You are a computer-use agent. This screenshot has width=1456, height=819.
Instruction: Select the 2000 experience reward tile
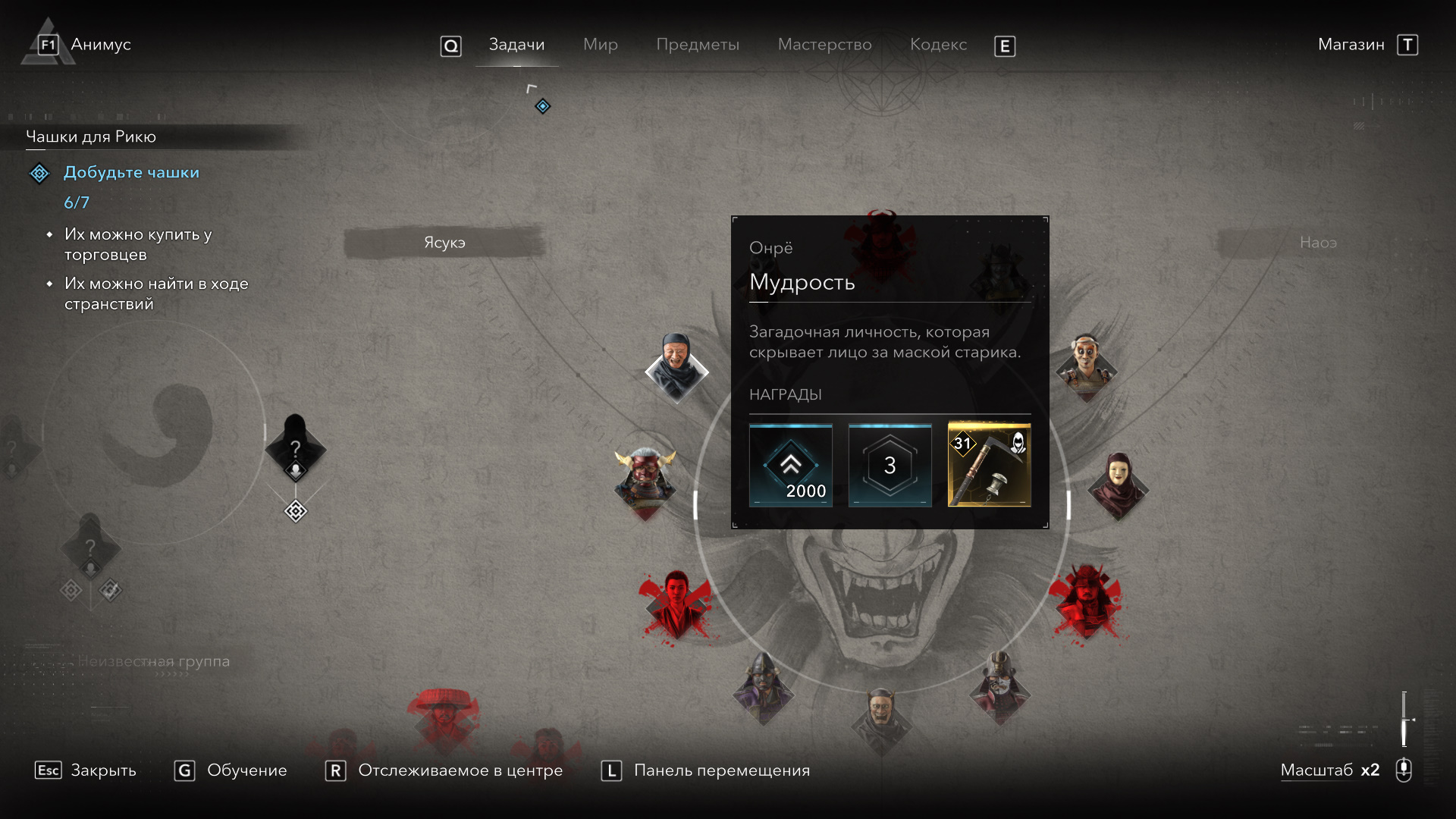coord(790,465)
